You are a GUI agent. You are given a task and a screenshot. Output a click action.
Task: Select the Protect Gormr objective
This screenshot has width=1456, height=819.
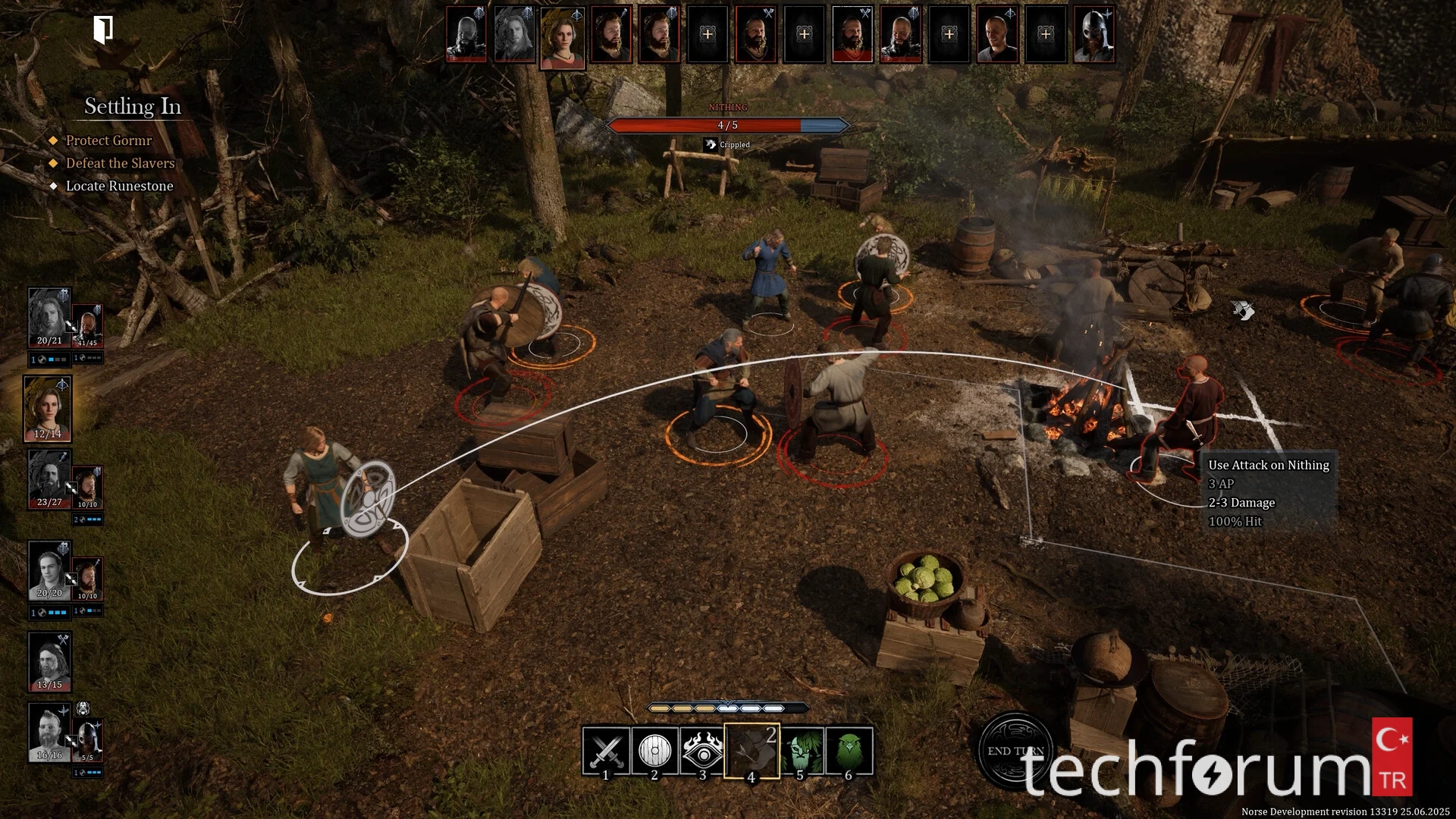coord(108,140)
